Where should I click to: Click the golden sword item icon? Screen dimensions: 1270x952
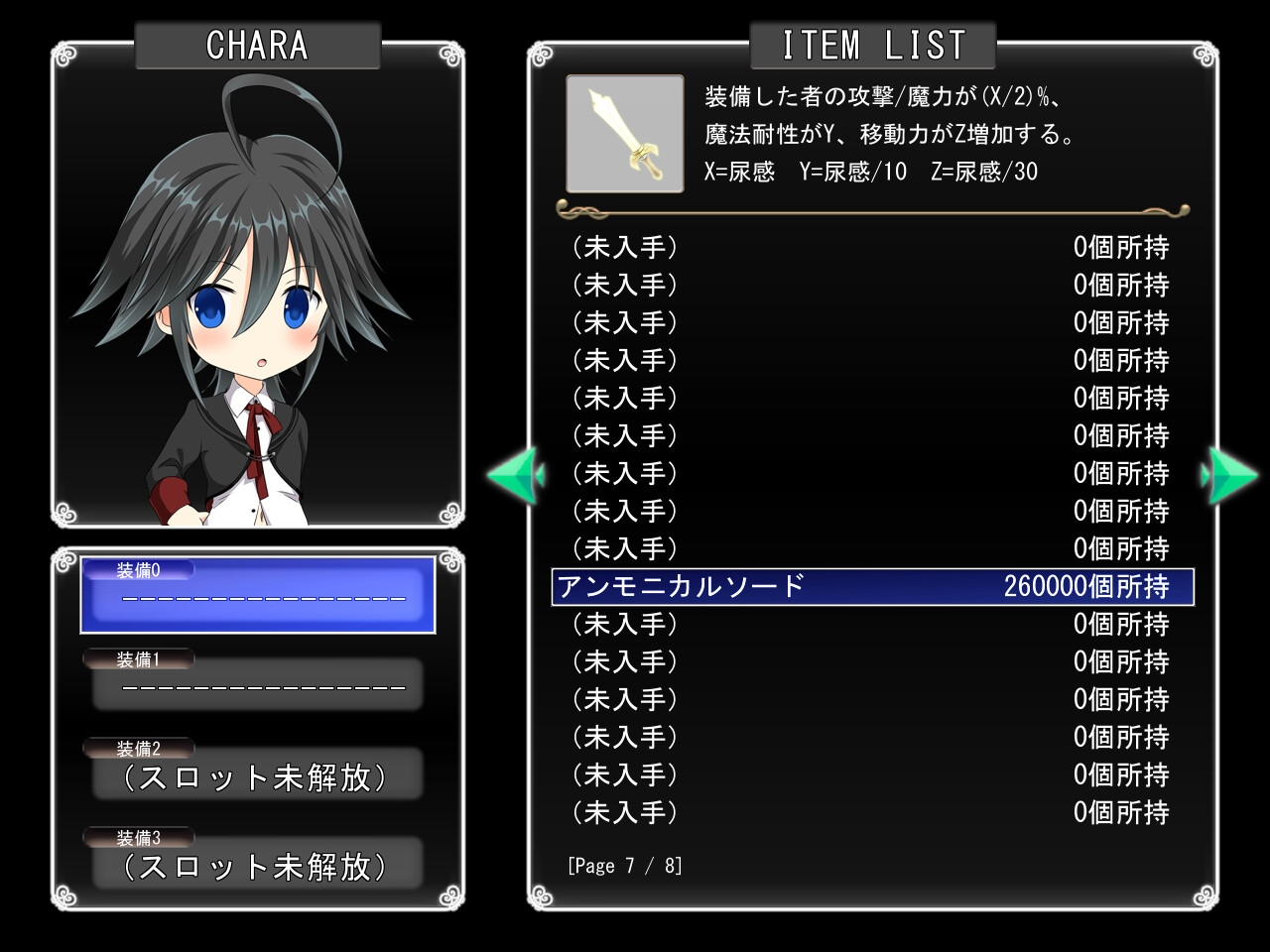click(625, 134)
